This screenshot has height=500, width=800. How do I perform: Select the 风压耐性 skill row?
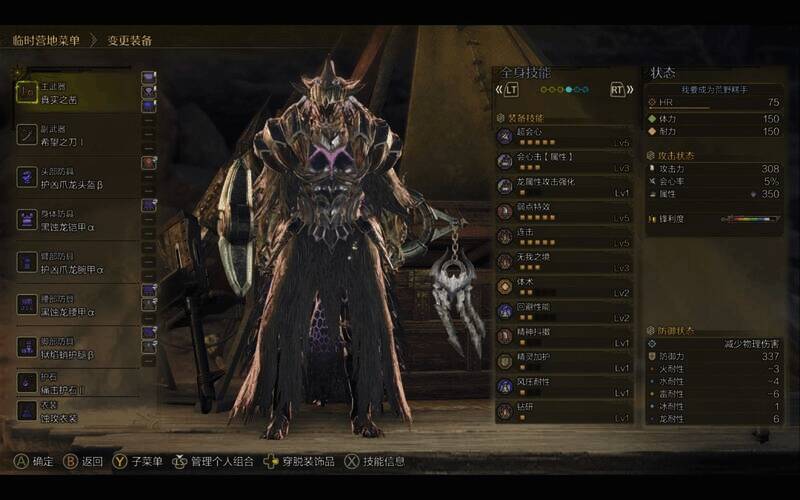565,386
